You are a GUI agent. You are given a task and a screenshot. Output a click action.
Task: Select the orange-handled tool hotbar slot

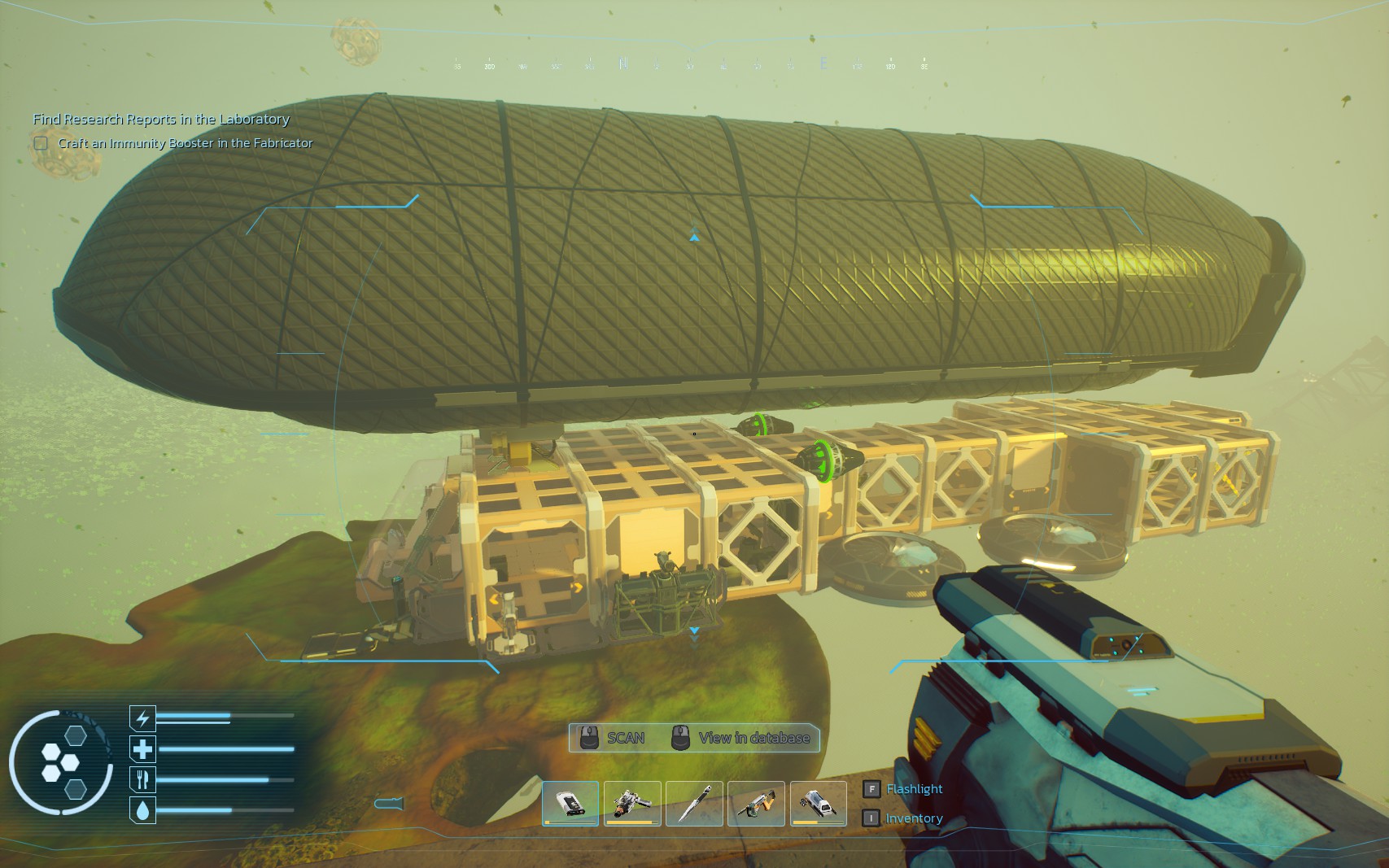756,804
